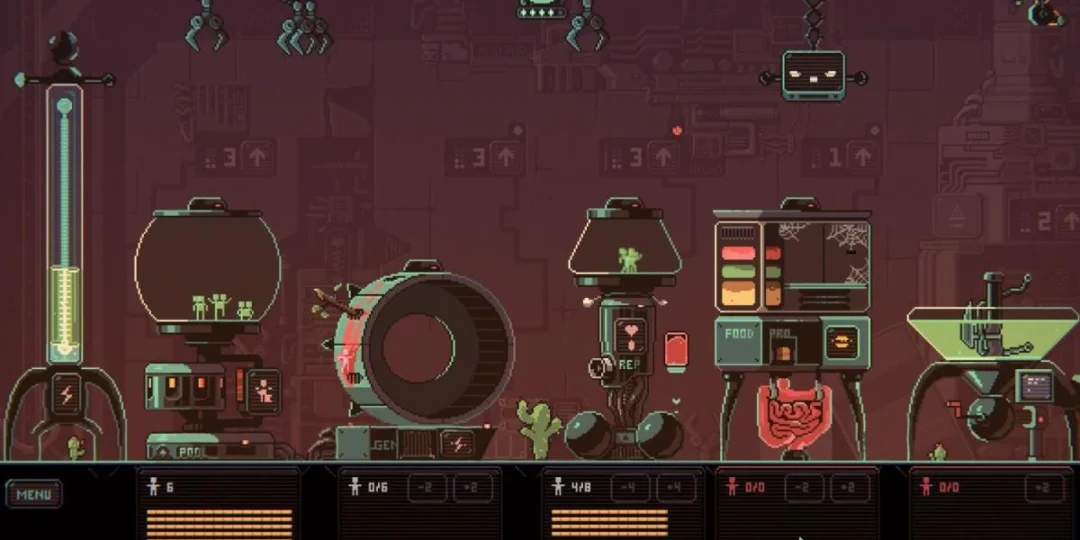Screen dimensions: 1080x540
Task: Open the MENU button
Action: click(33, 494)
